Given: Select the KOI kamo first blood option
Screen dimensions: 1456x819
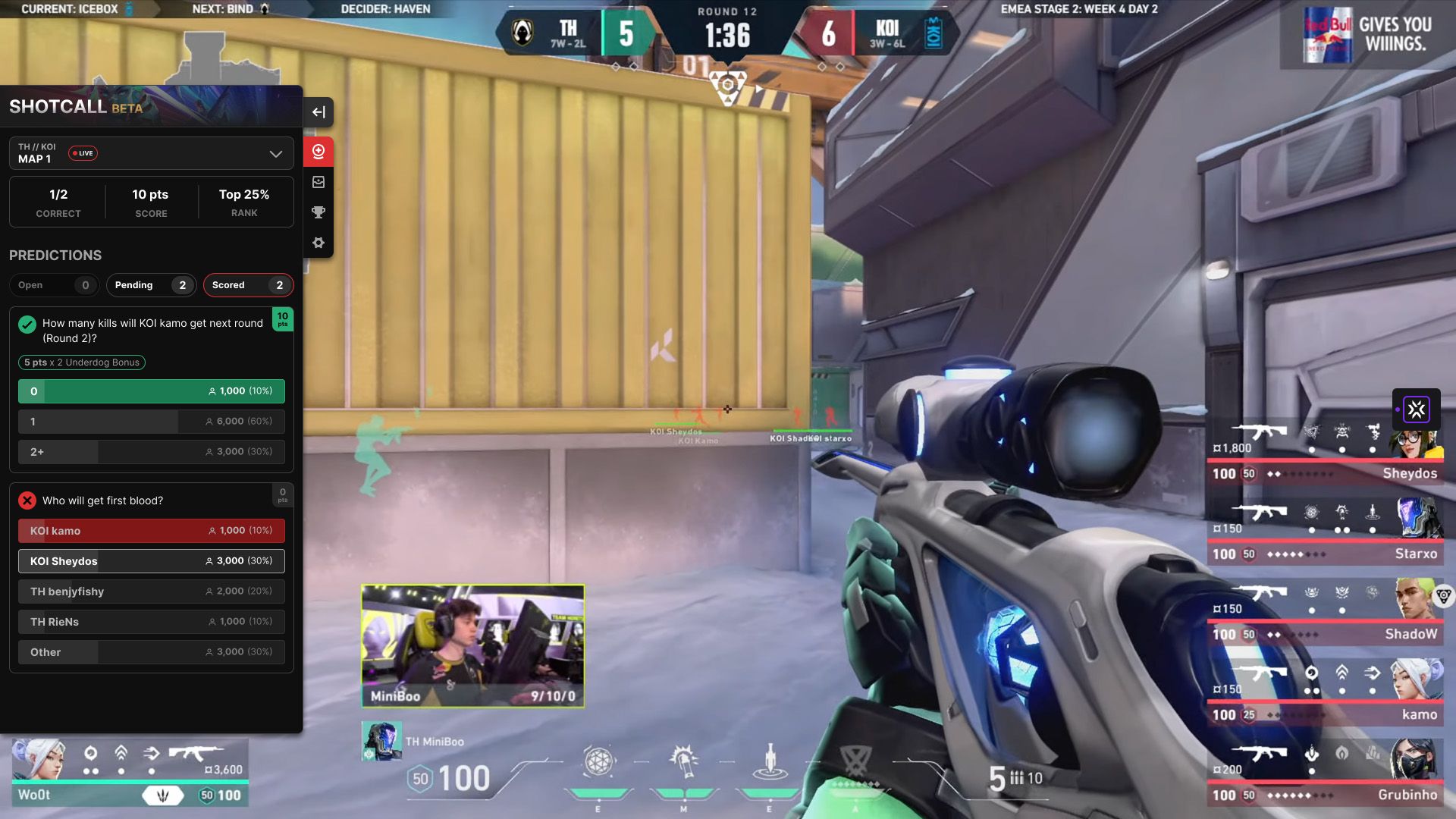Looking at the screenshot, I should tap(151, 530).
